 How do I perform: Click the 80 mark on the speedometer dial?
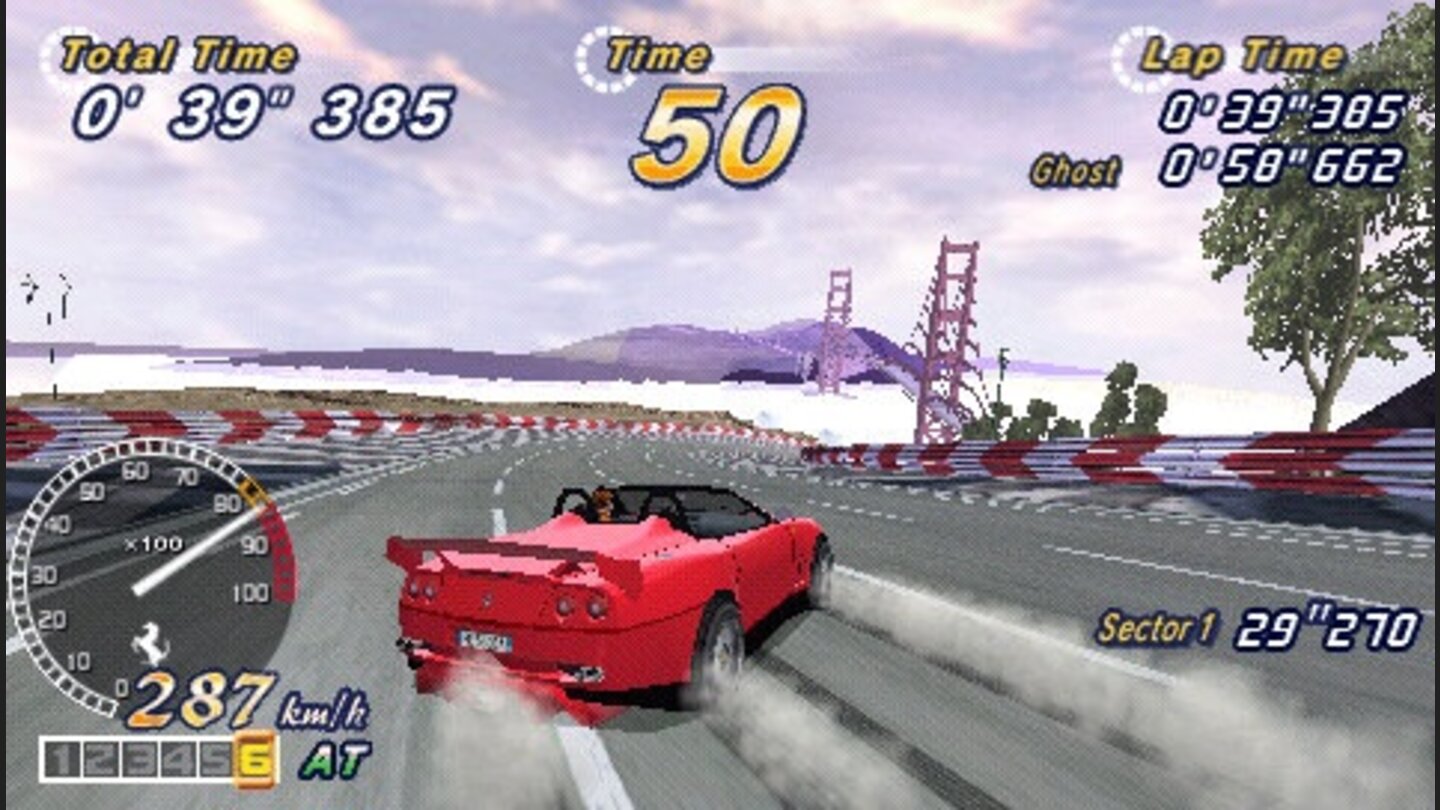[229, 505]
